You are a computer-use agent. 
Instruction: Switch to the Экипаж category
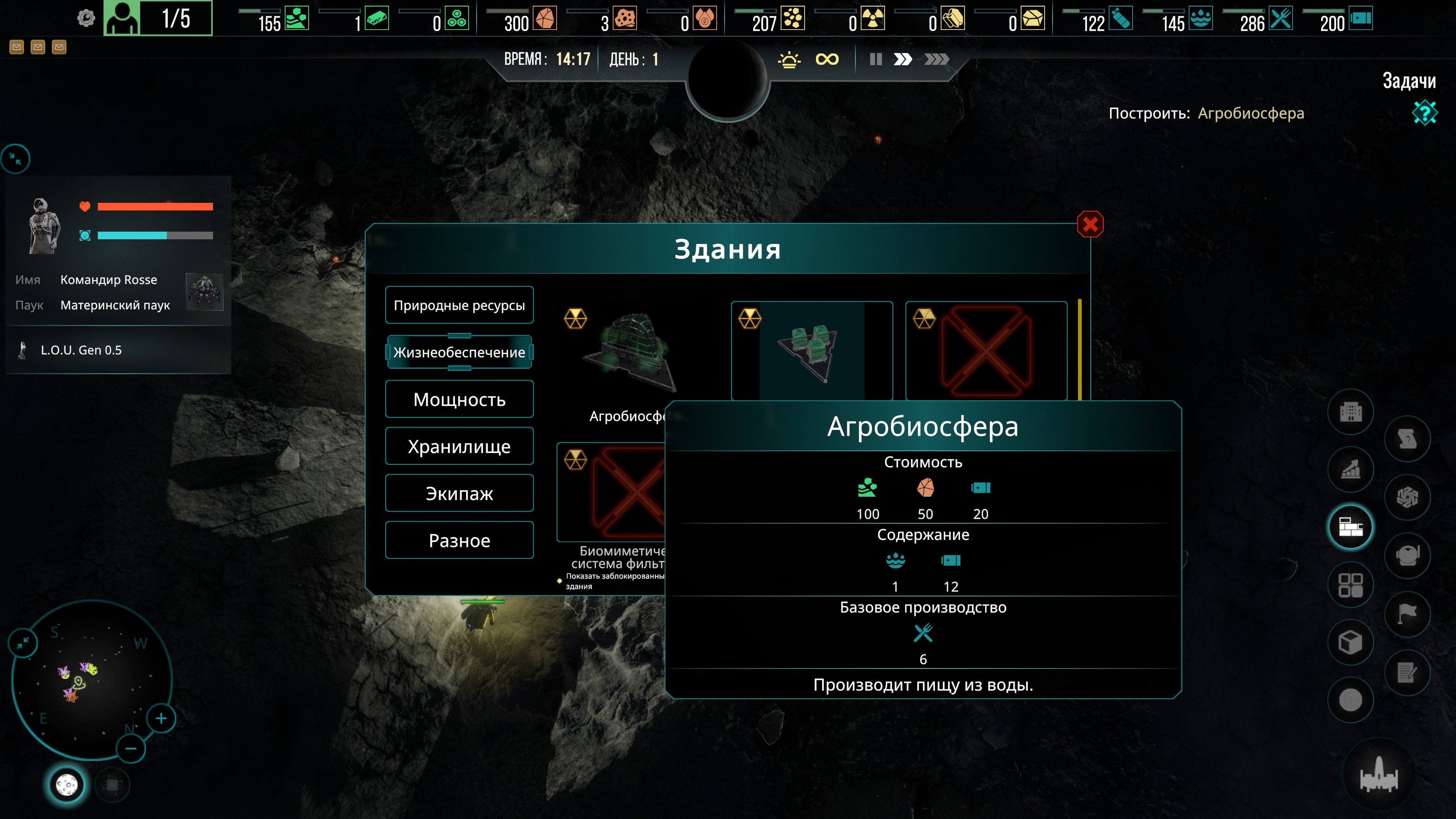[x=459, y=493]
